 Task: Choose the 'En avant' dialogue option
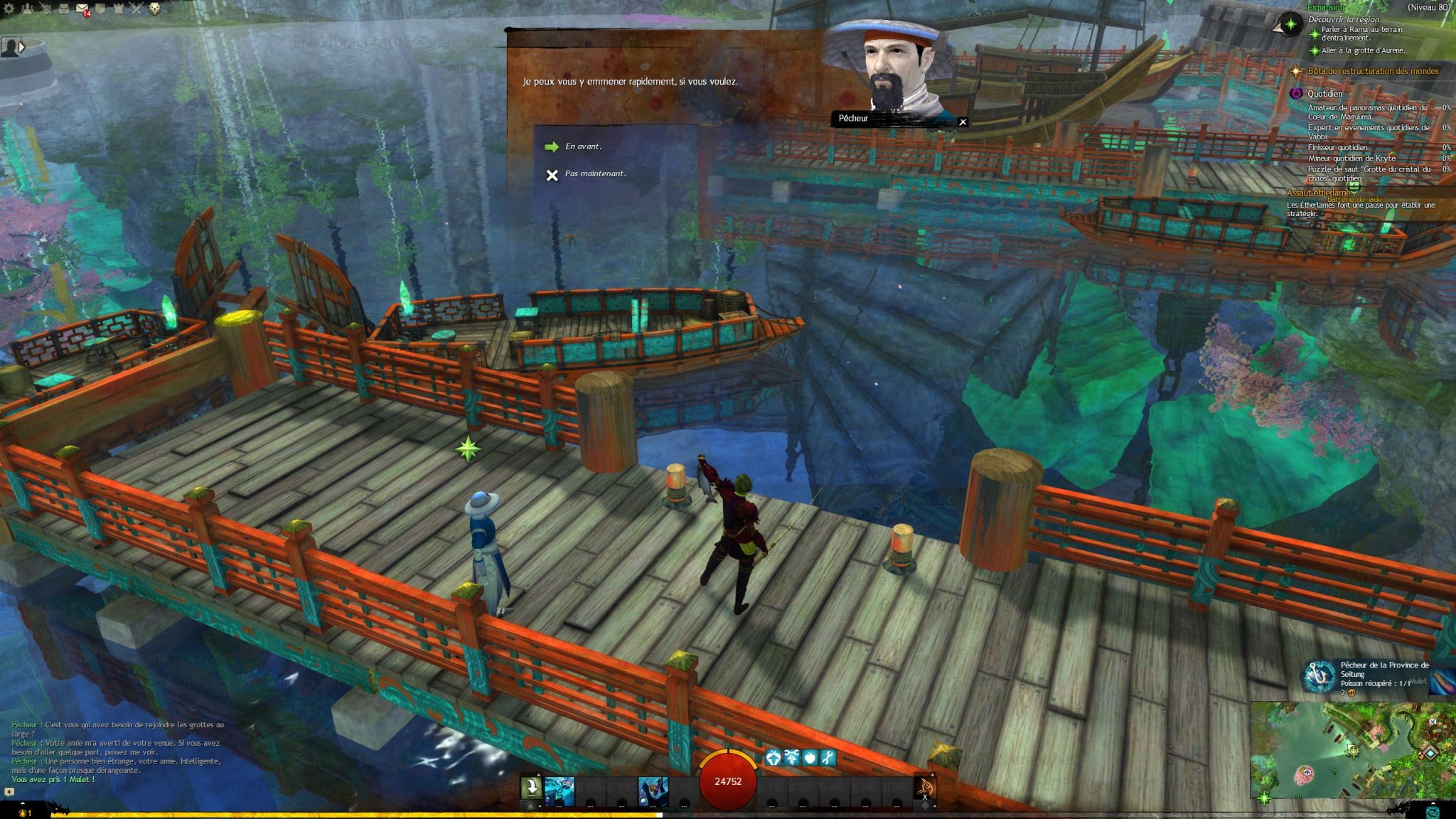tap(582, 146)
